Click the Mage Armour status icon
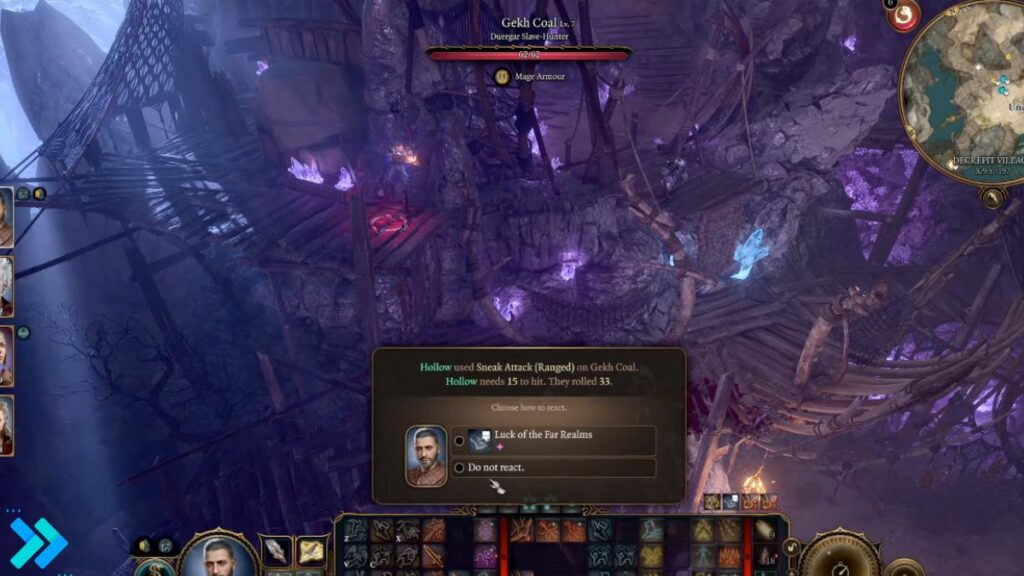The width and height of the screenshot is (1024, 576). tap(503, 75)
